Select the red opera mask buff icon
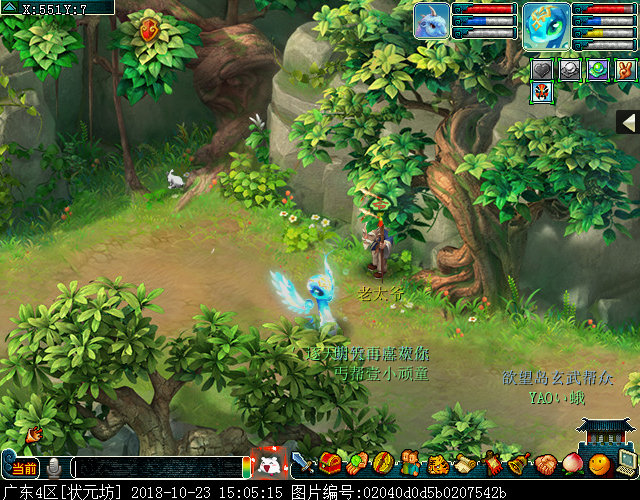 tap(541, 91)
